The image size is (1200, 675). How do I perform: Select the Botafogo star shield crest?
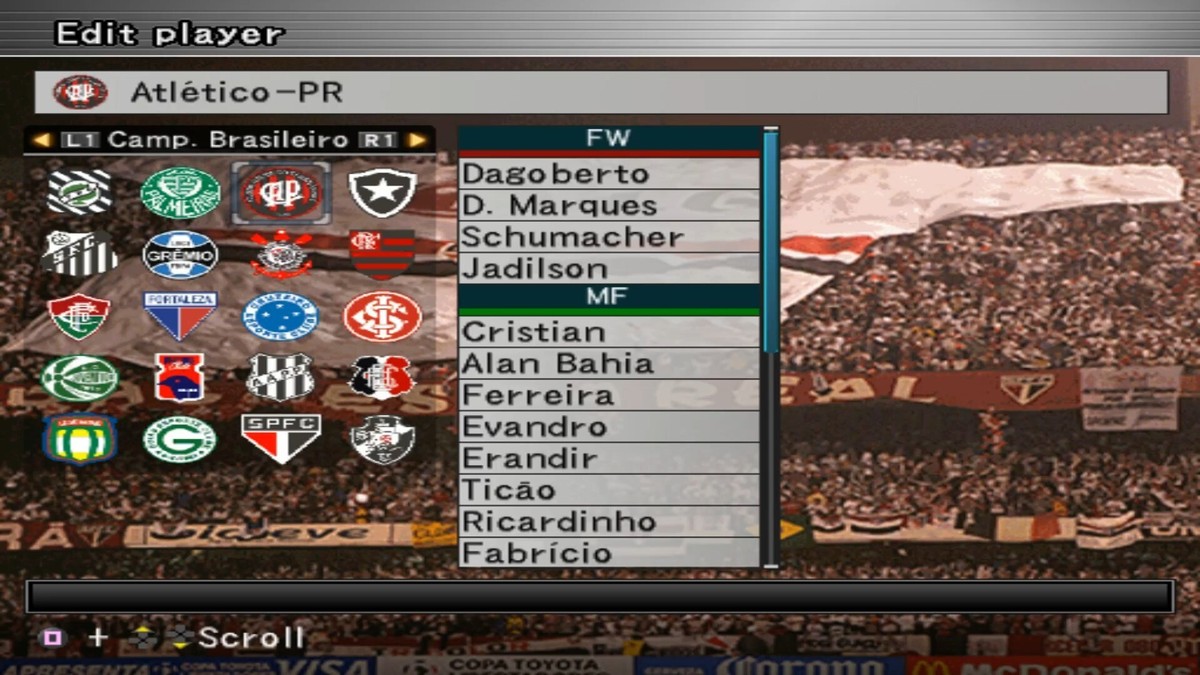point(382,192)
